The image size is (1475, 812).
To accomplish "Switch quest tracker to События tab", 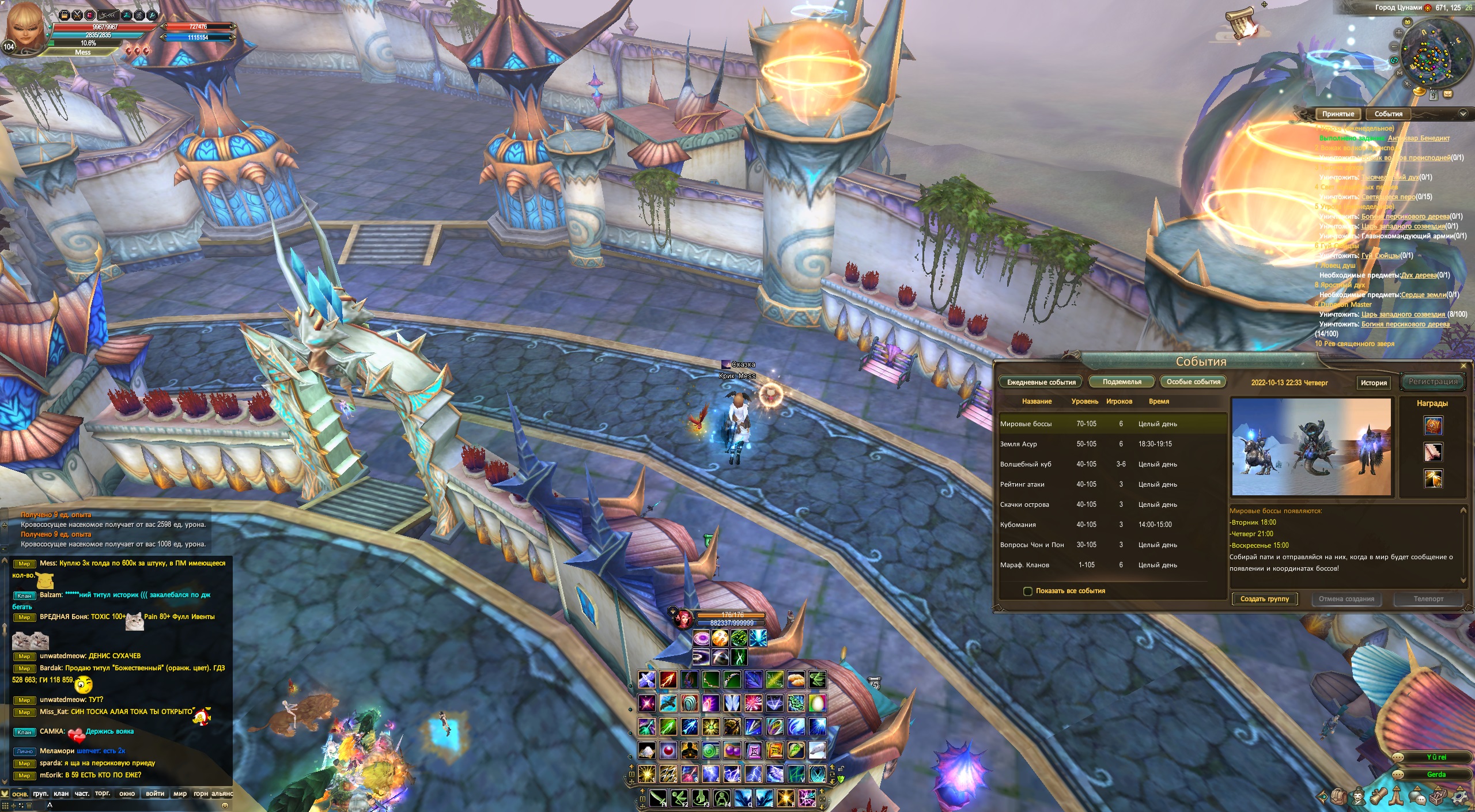I will click(1388, 114).
